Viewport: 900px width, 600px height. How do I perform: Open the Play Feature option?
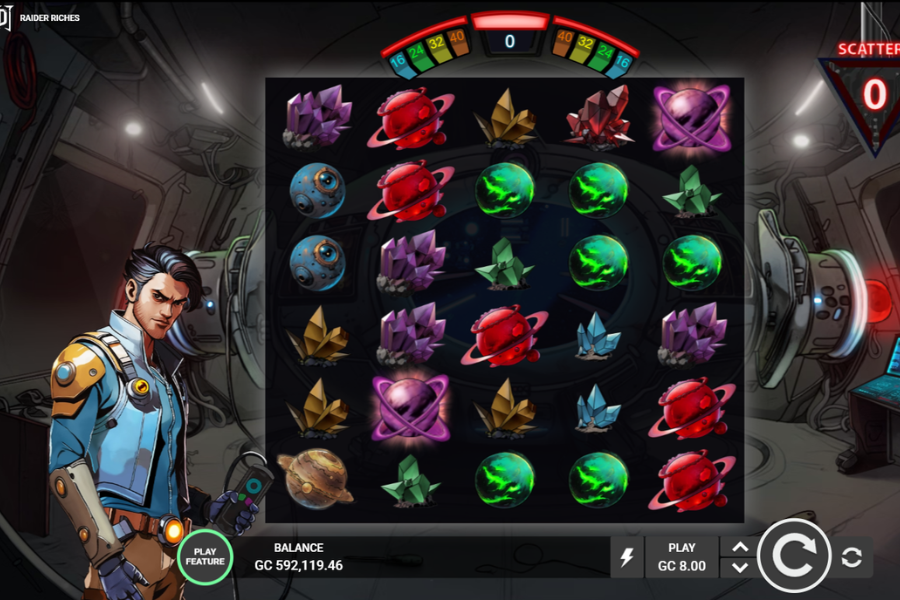pos(205,557)
